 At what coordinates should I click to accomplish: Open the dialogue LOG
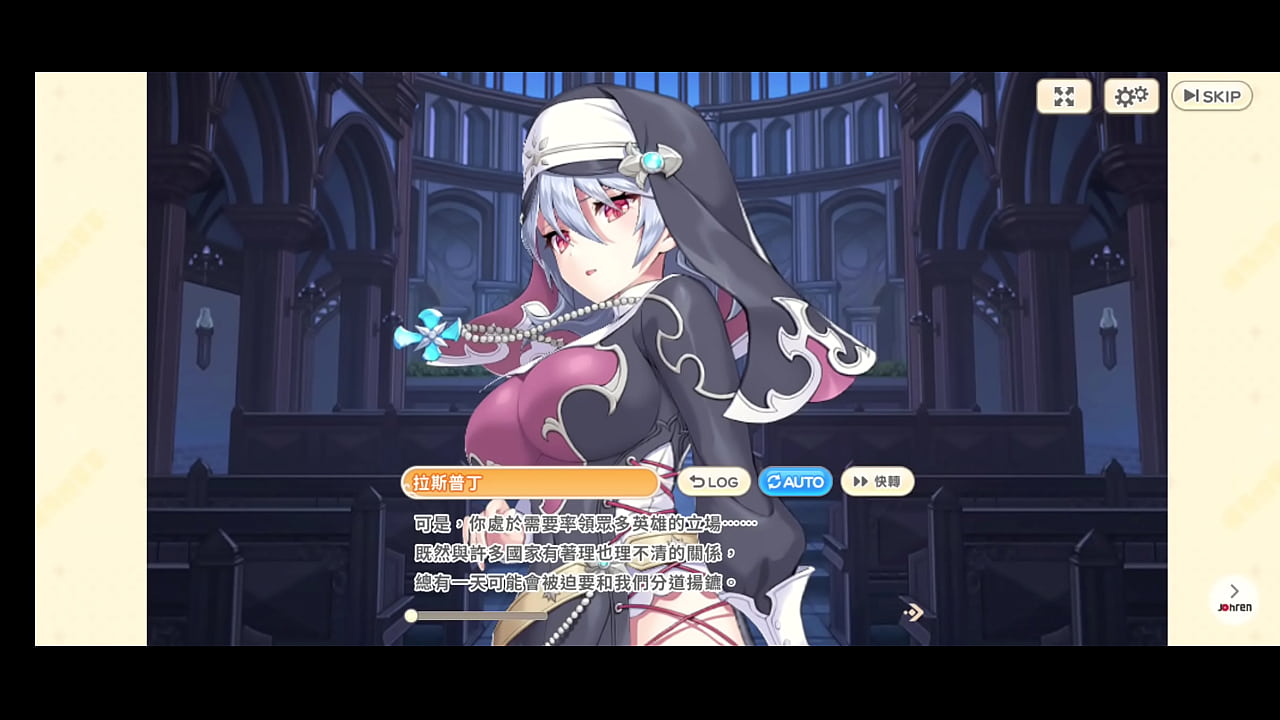714,482
